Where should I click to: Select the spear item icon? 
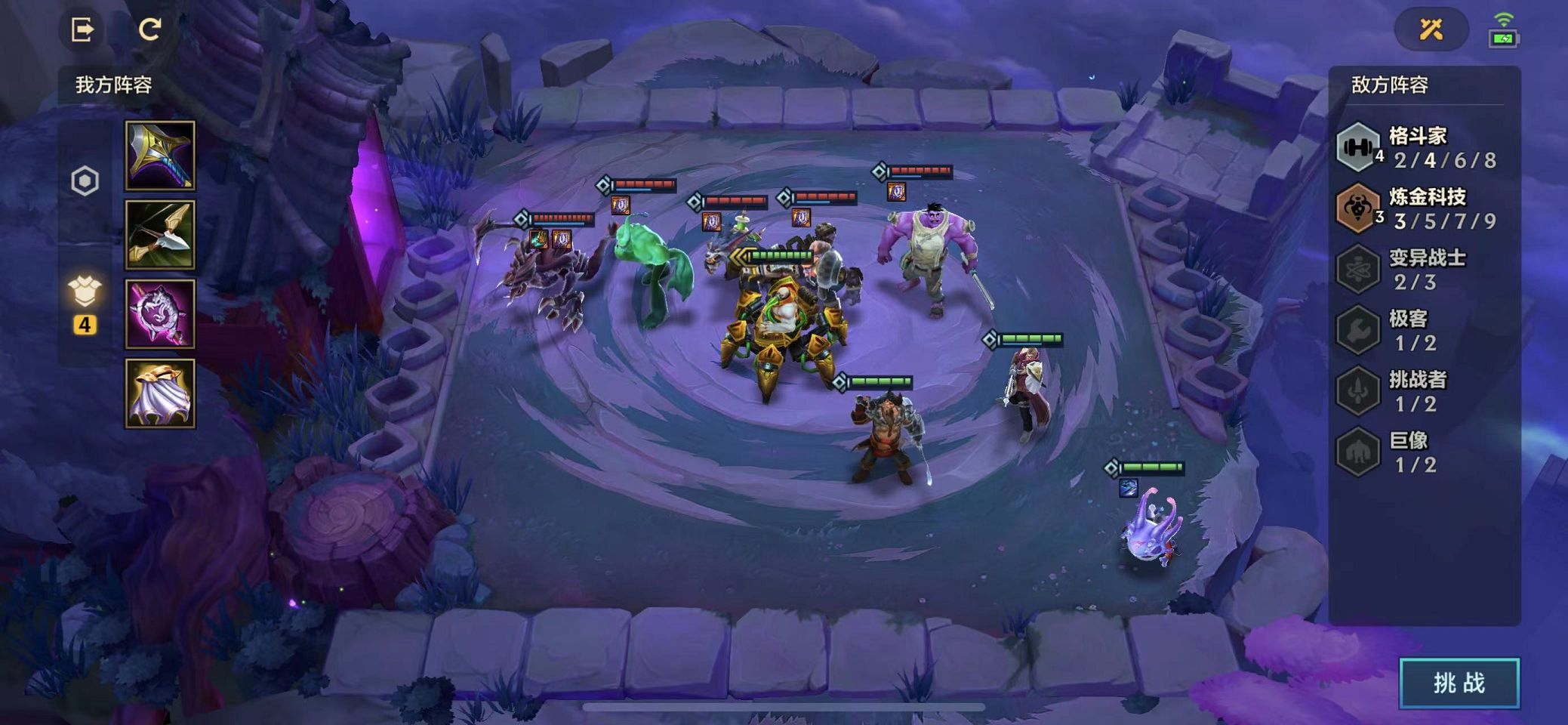[160, 155]
